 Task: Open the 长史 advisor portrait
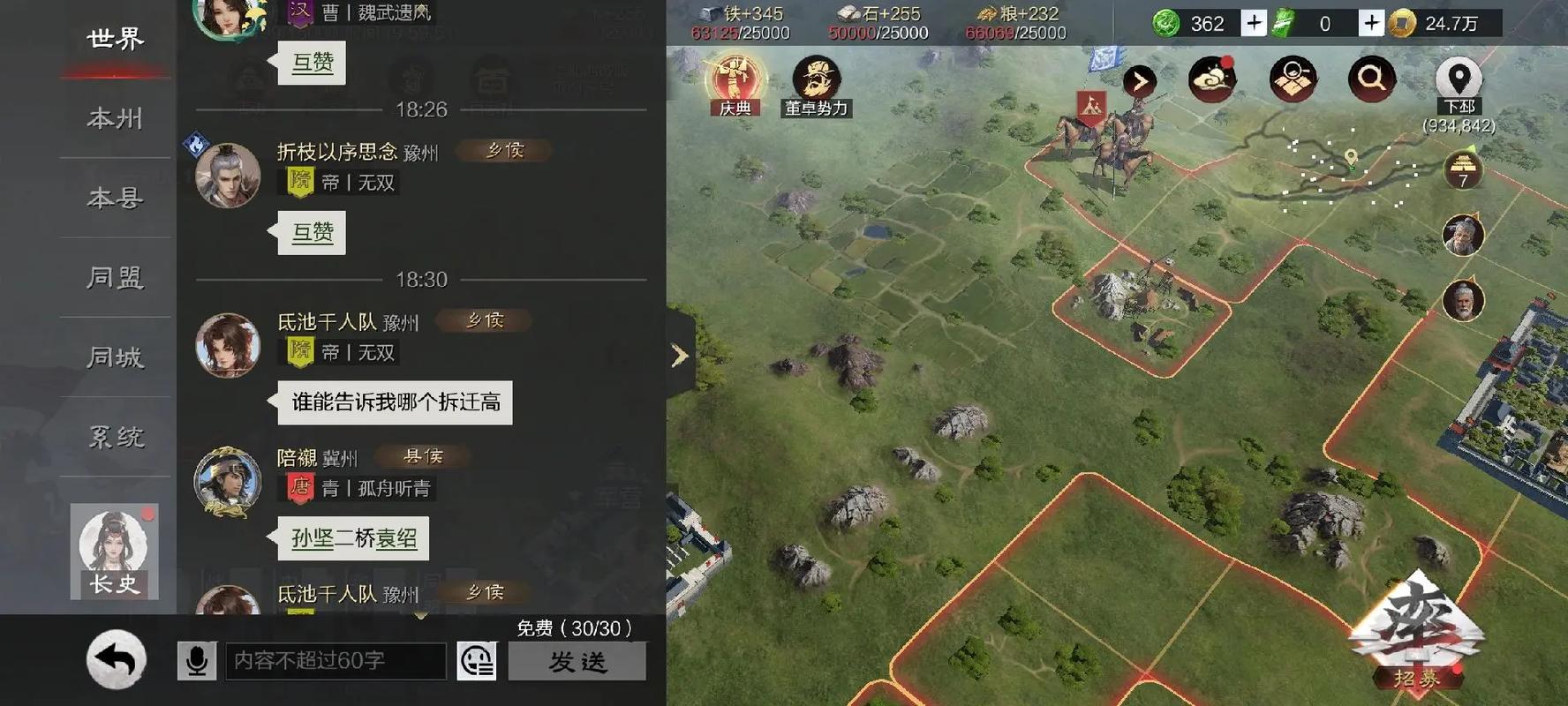(x=112, y=552)
